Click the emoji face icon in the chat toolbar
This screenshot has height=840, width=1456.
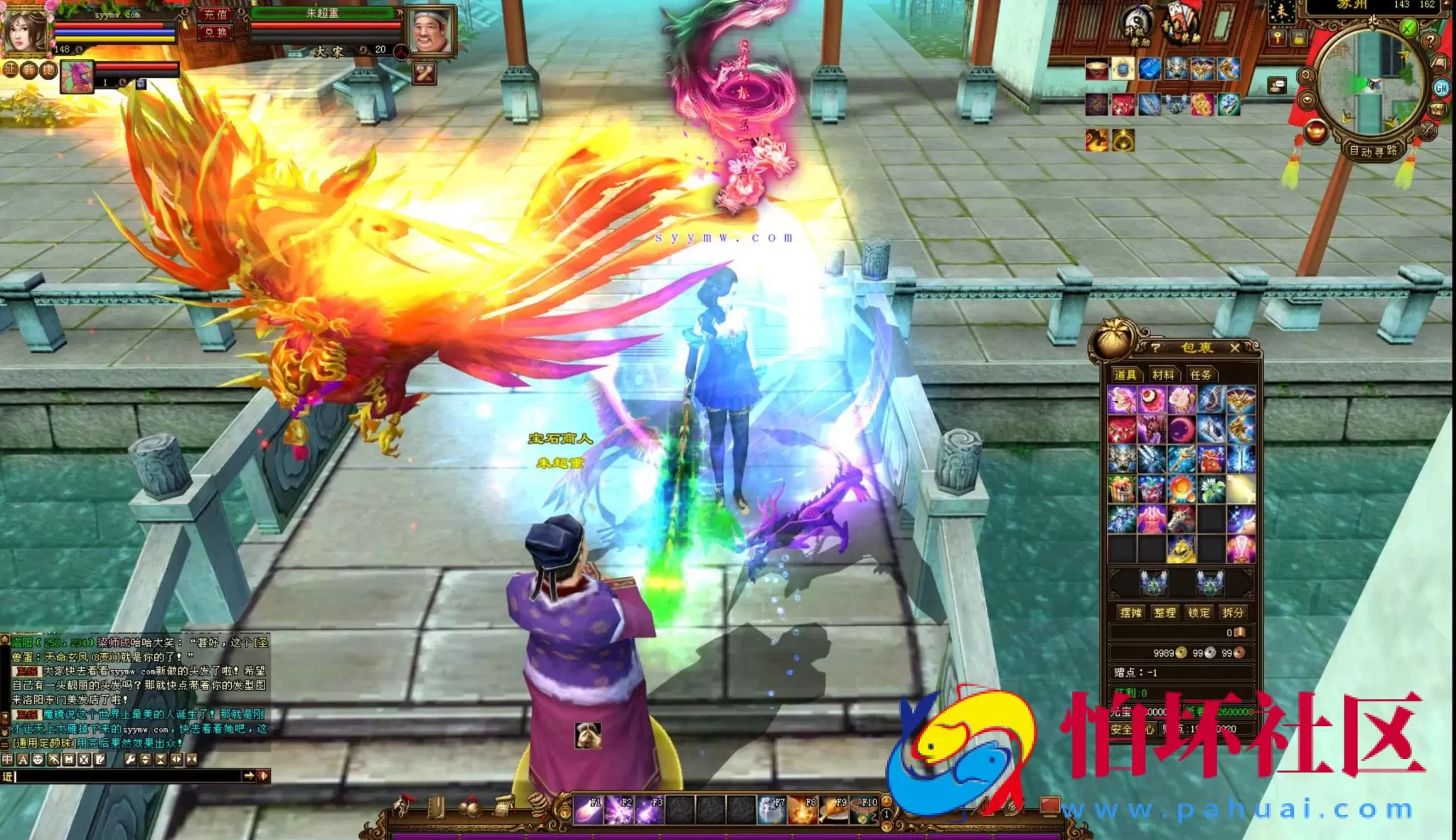(x=37, y=760)
